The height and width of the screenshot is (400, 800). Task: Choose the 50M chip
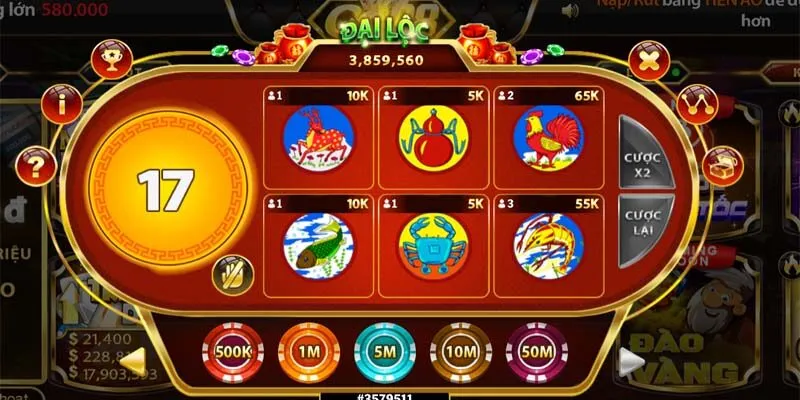tap(537, 352)
